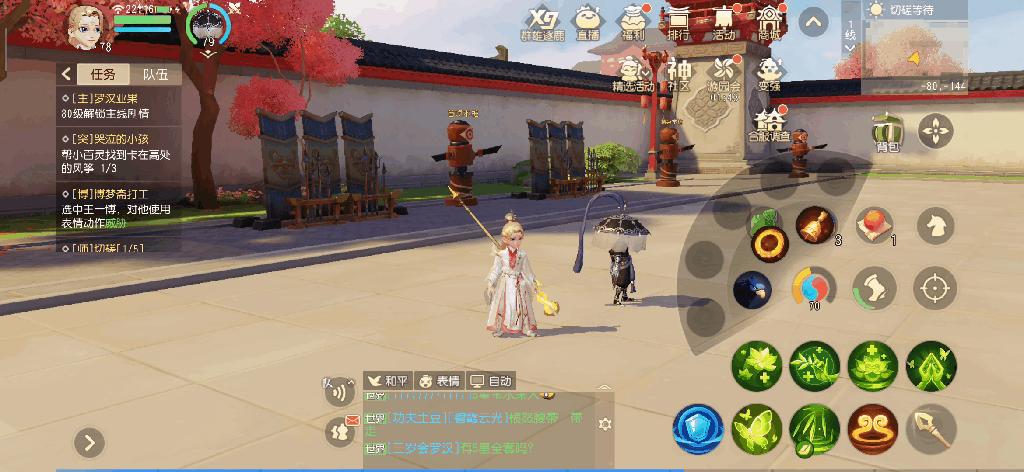Open the 商城 shop menu
Image resolution: width=1024 pixels, height=472 pixels.
point(768,22)
